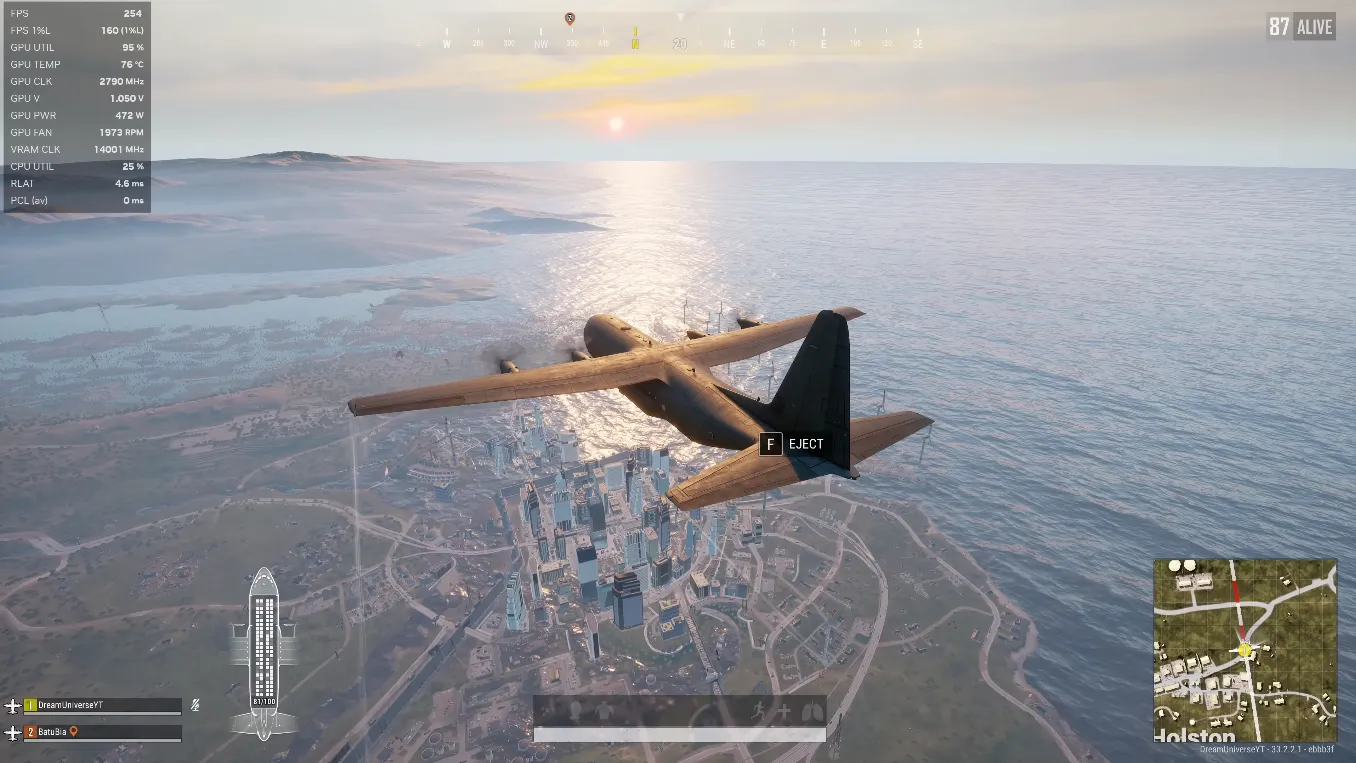Click the torso silhouette icon in the HUD
This screenshot has height=763, width=1356.
[603, 711]
